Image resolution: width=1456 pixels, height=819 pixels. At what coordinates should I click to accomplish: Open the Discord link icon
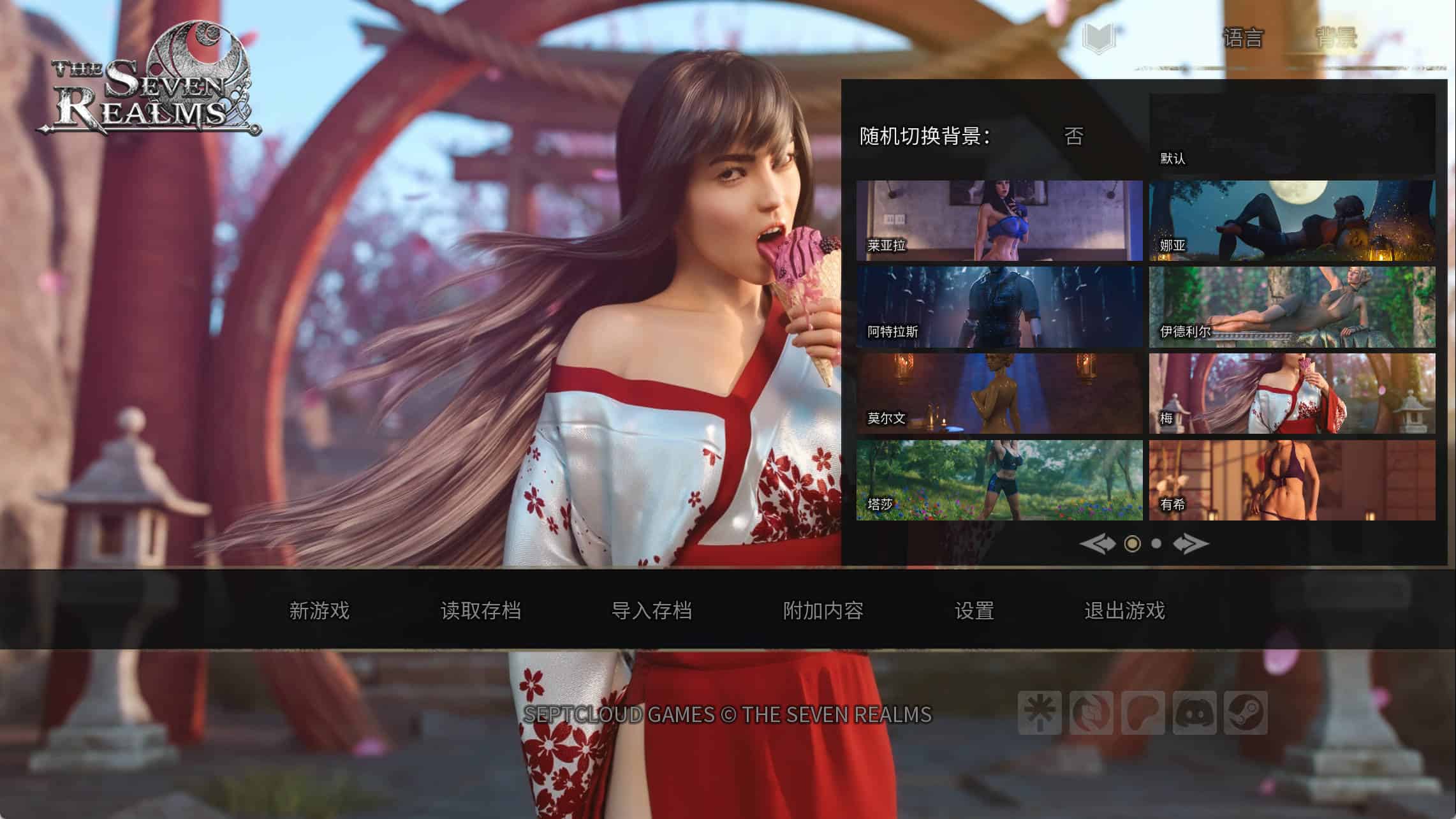pyautogui.click(x=1194, y=712)
